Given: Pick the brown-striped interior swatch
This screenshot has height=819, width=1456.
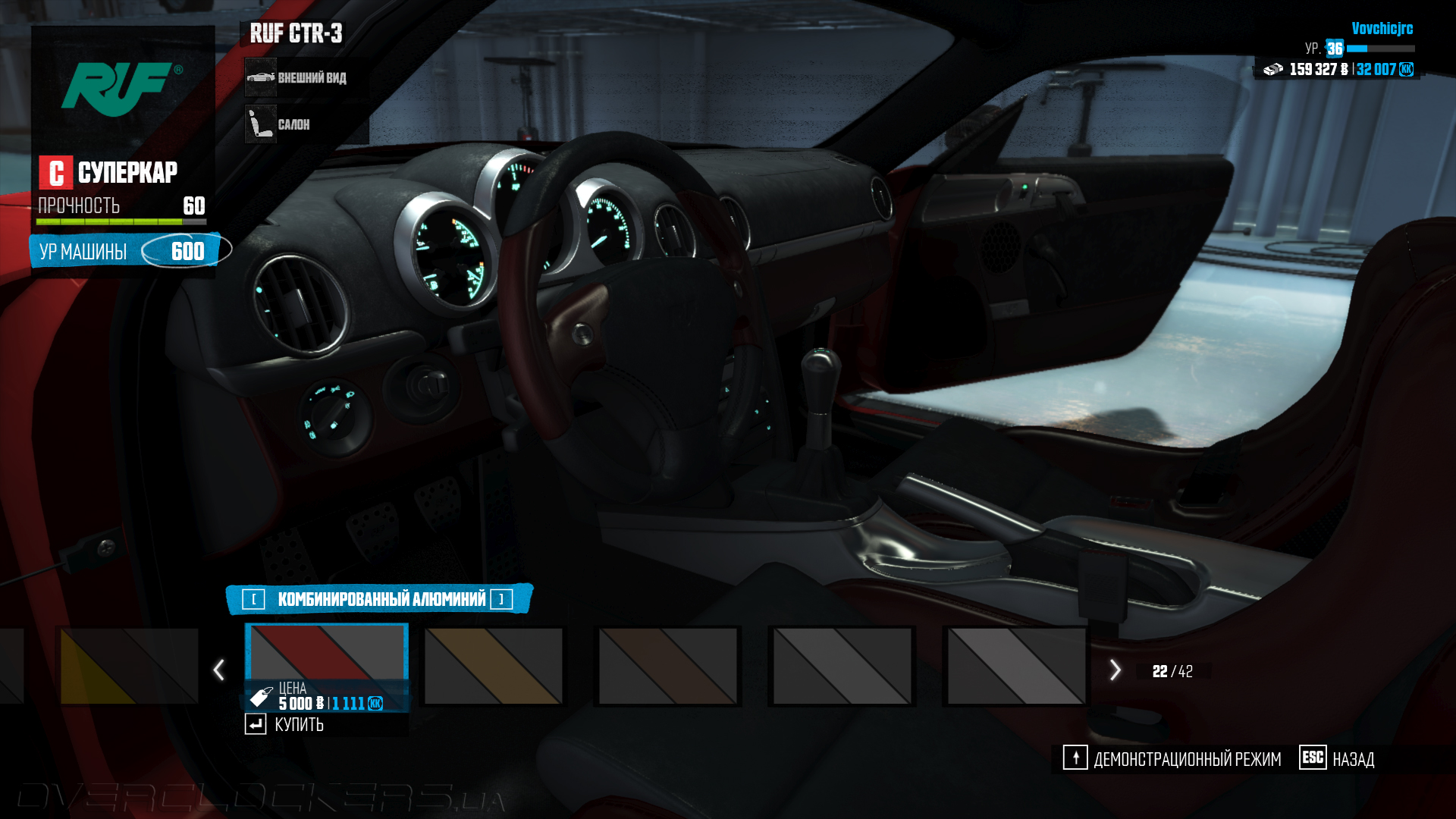Looking at the screenshot, I should click(x=667, y=666).
